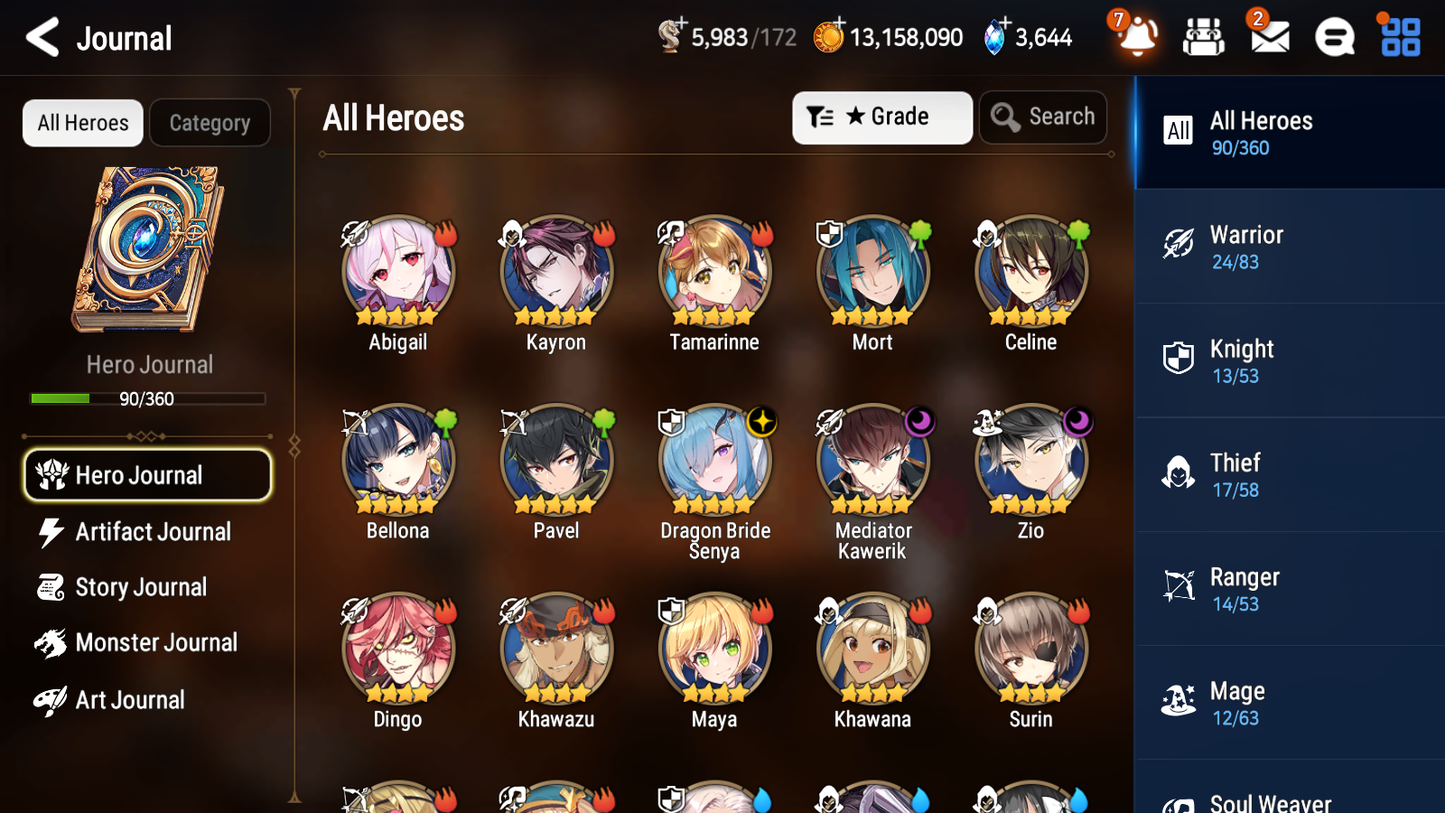1445x813 pixels.
Task: Open the inventory chest icon
Action: [x=1203, y=36]
